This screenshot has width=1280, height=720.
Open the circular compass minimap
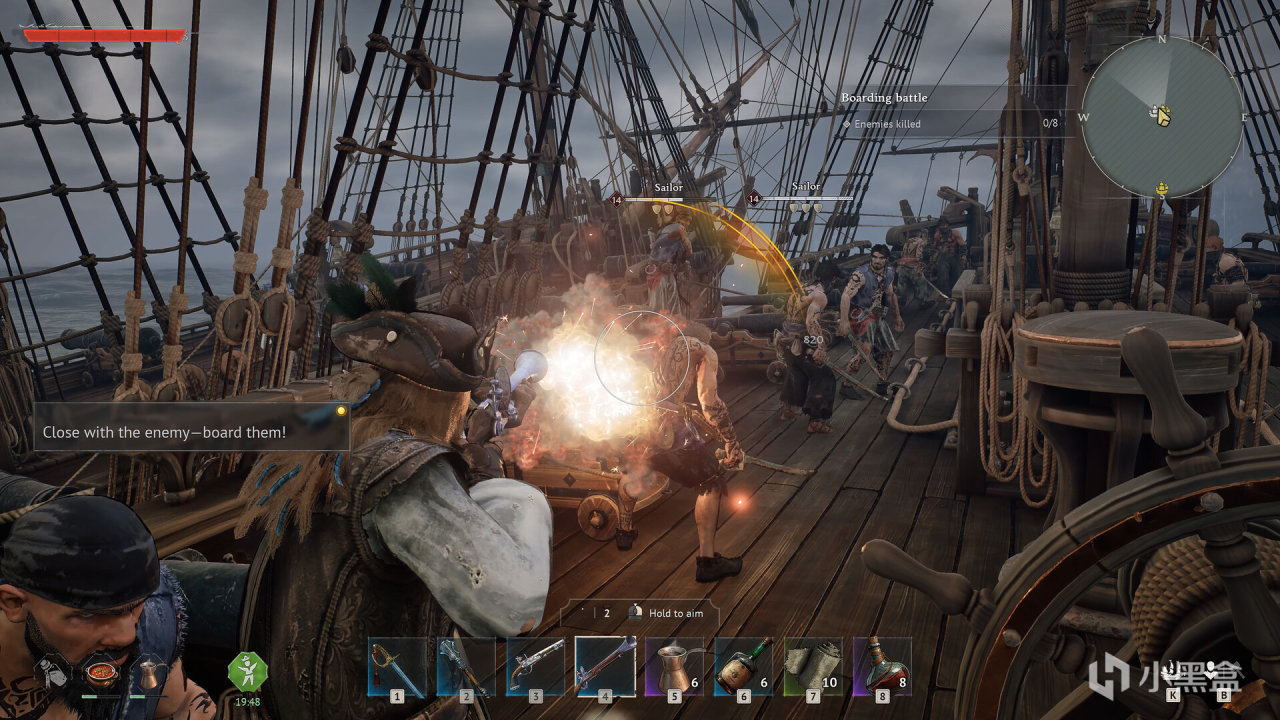coord(1162,117)
